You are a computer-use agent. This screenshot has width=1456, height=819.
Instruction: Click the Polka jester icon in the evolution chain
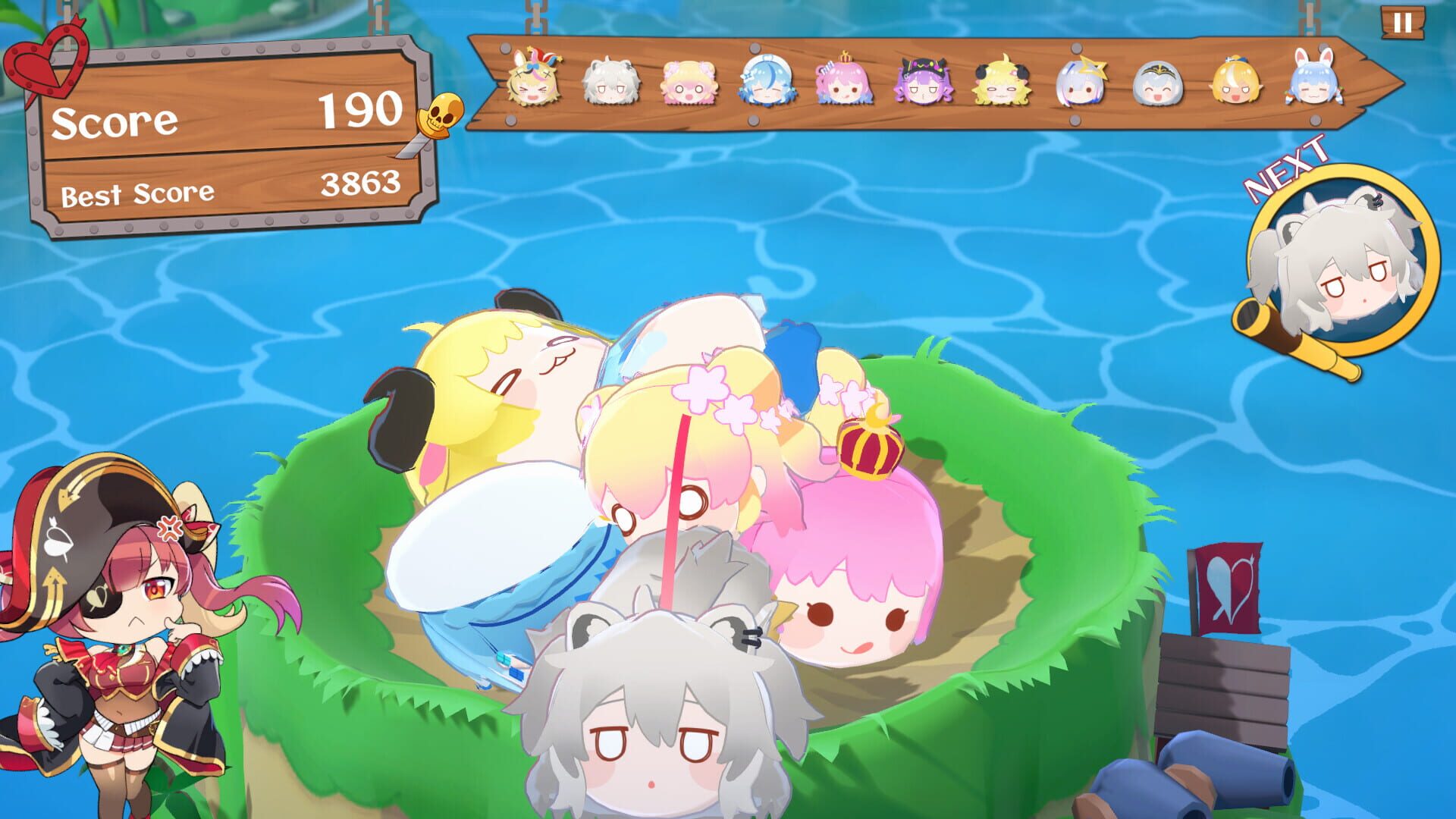click(531, 85)
